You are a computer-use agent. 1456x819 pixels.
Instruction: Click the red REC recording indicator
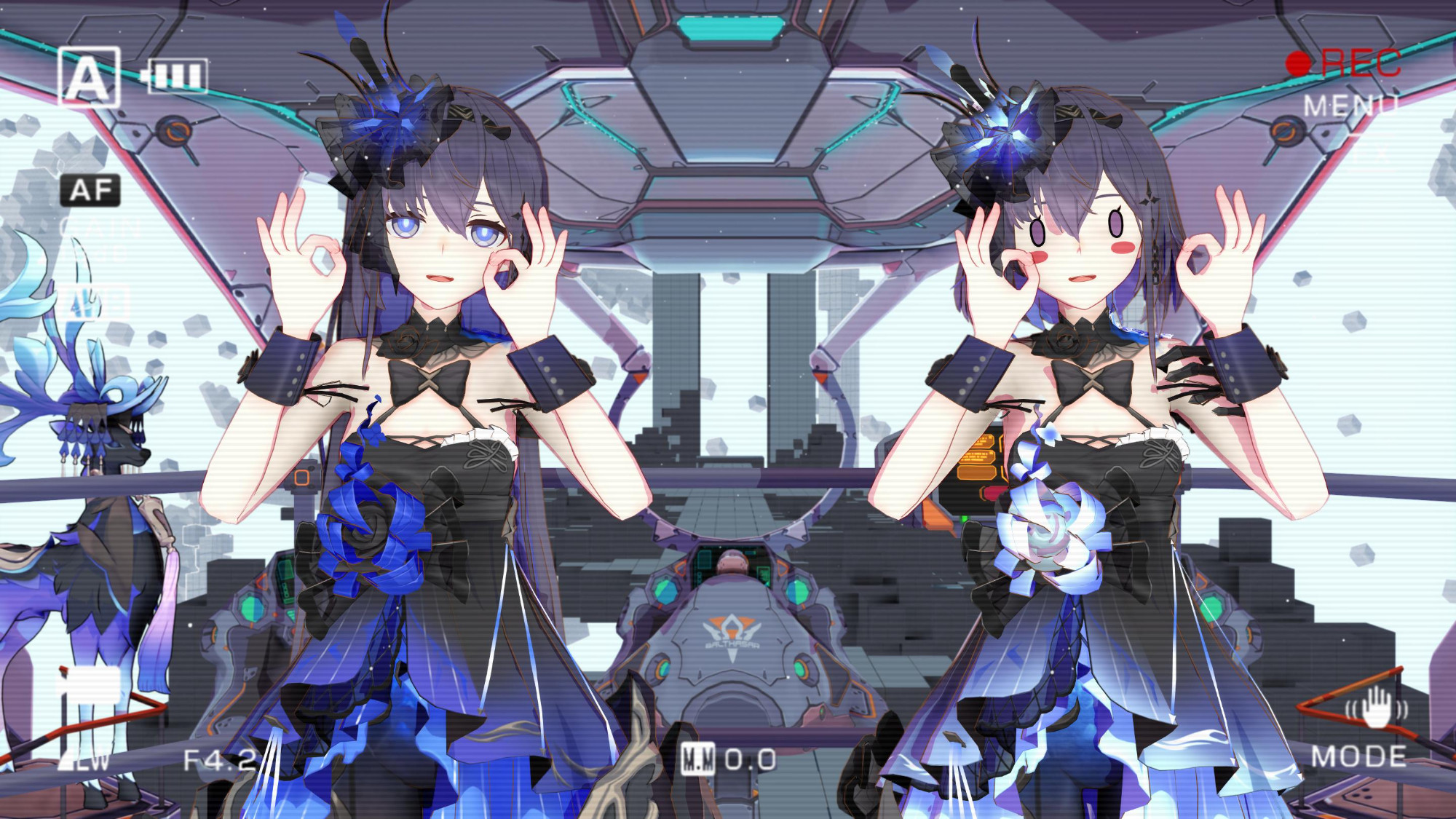coord(1344,63)
